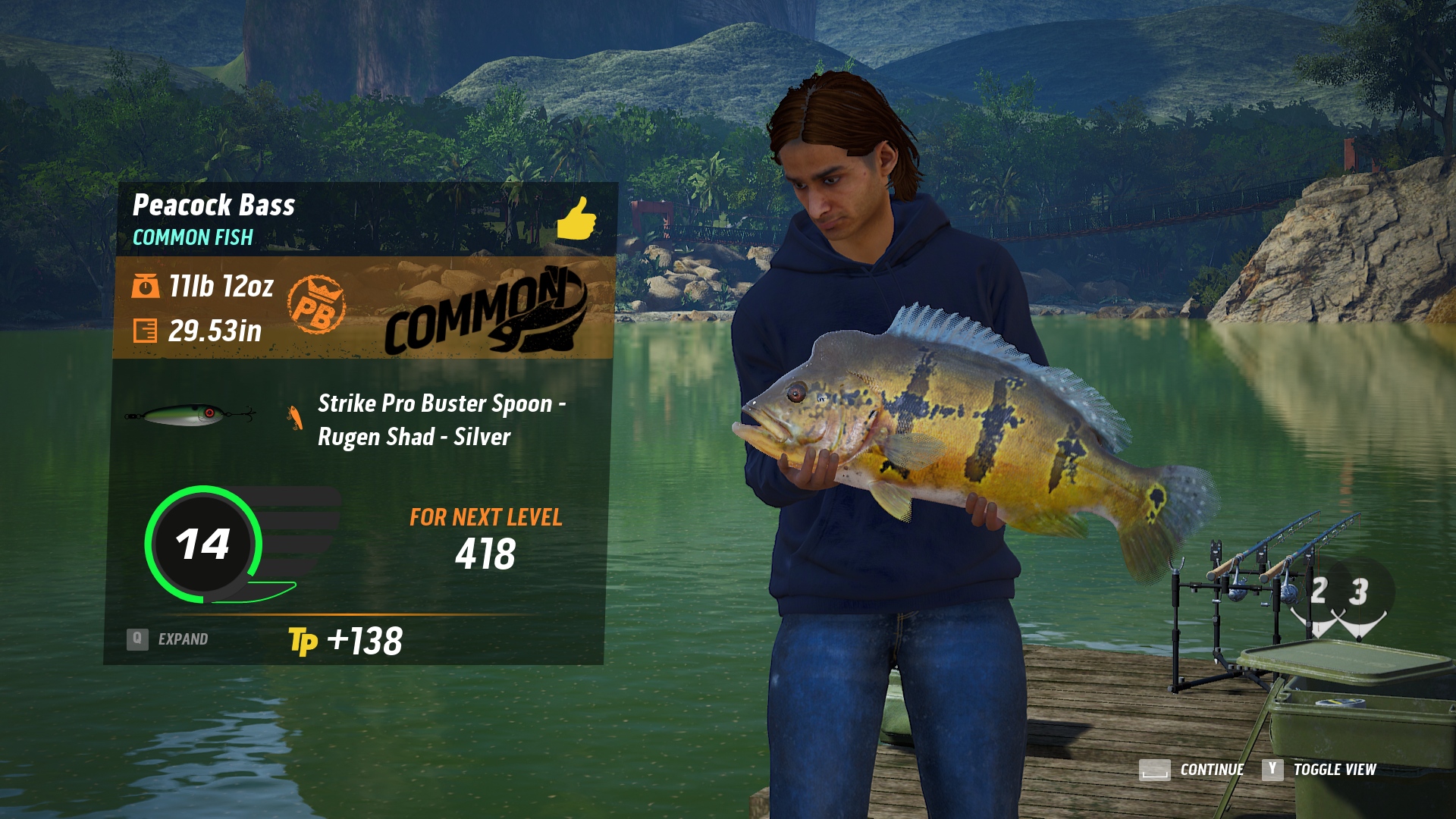Select the rod 3 indicator
This screenshot has height=819, width=1456.
point(1358,592)
